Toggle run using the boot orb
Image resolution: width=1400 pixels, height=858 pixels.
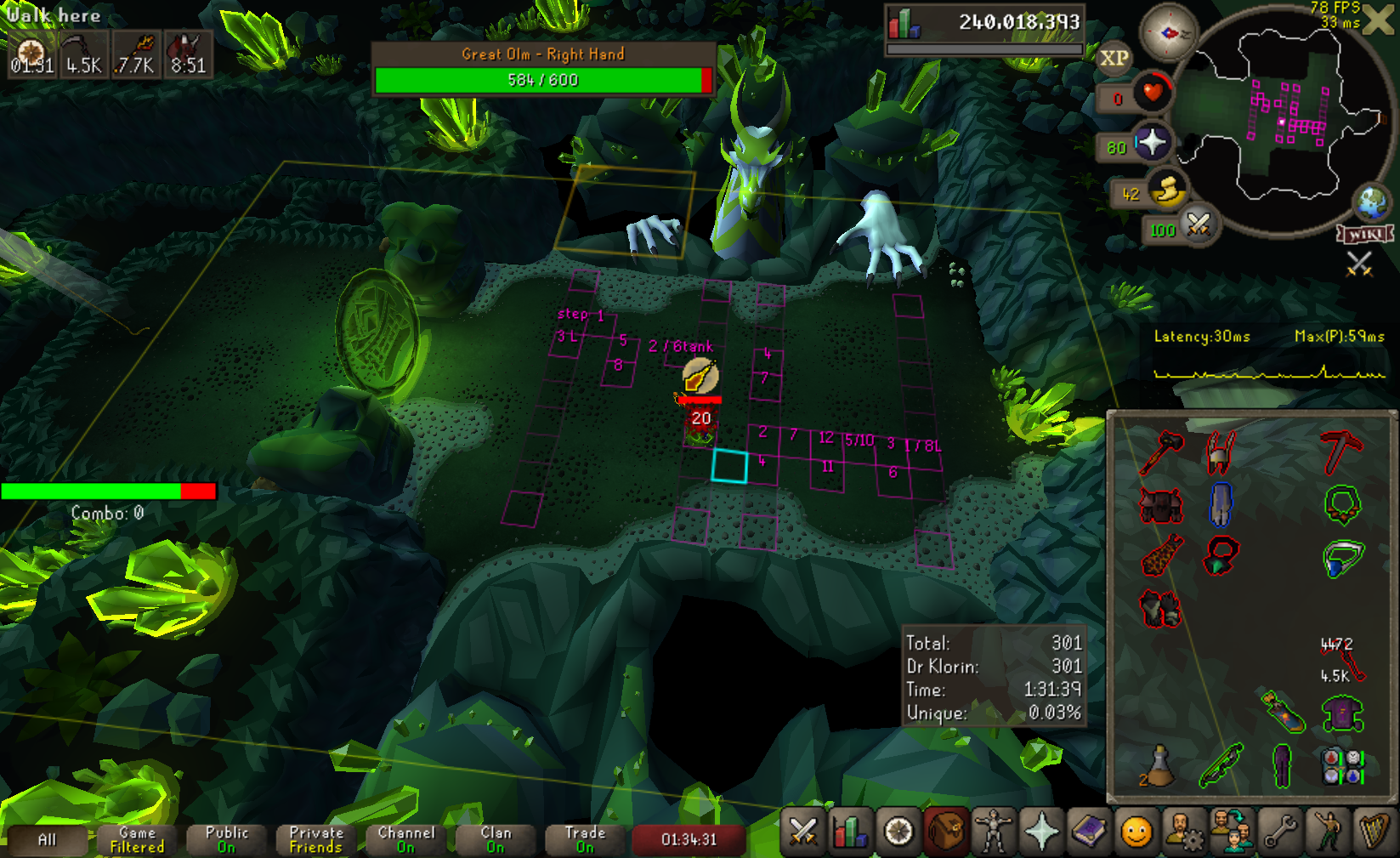click(x=1168, y=190)
